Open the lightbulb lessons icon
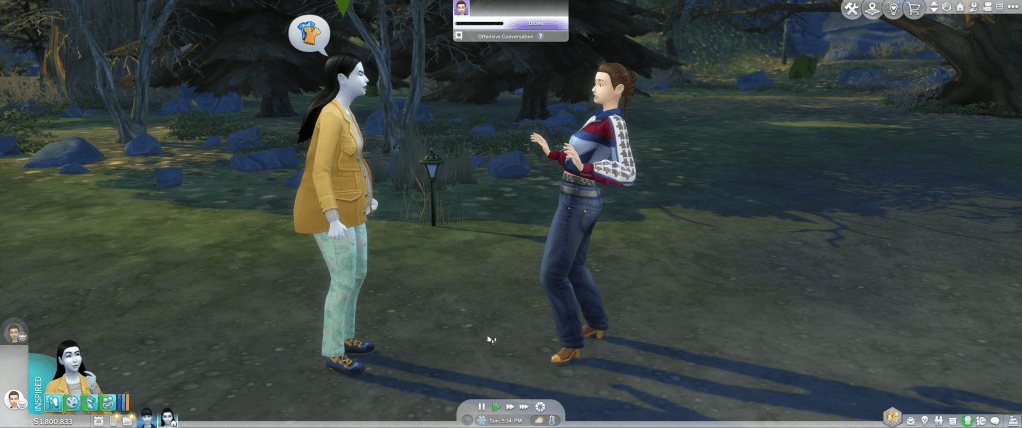 (x=893, y=9)
